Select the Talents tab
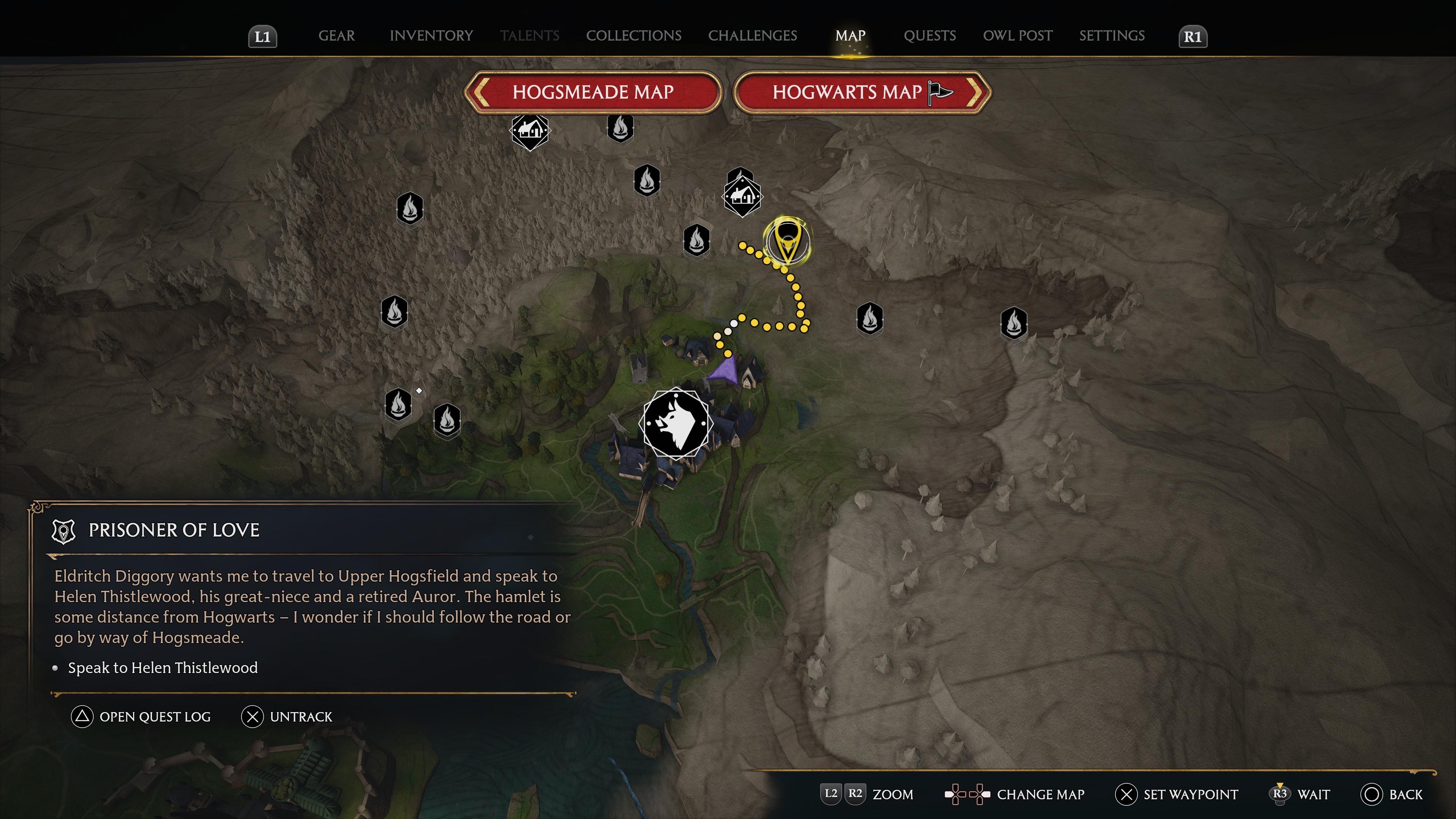The height and width of the screenshot is (819, 1456). [x=529, y=36]
